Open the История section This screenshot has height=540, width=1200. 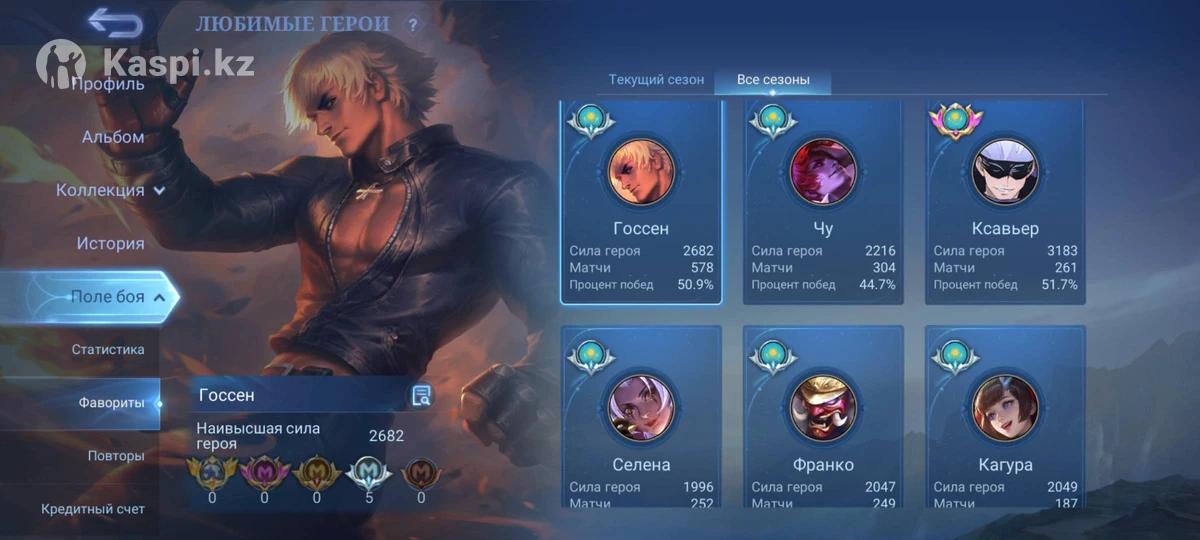pos(110,243)
